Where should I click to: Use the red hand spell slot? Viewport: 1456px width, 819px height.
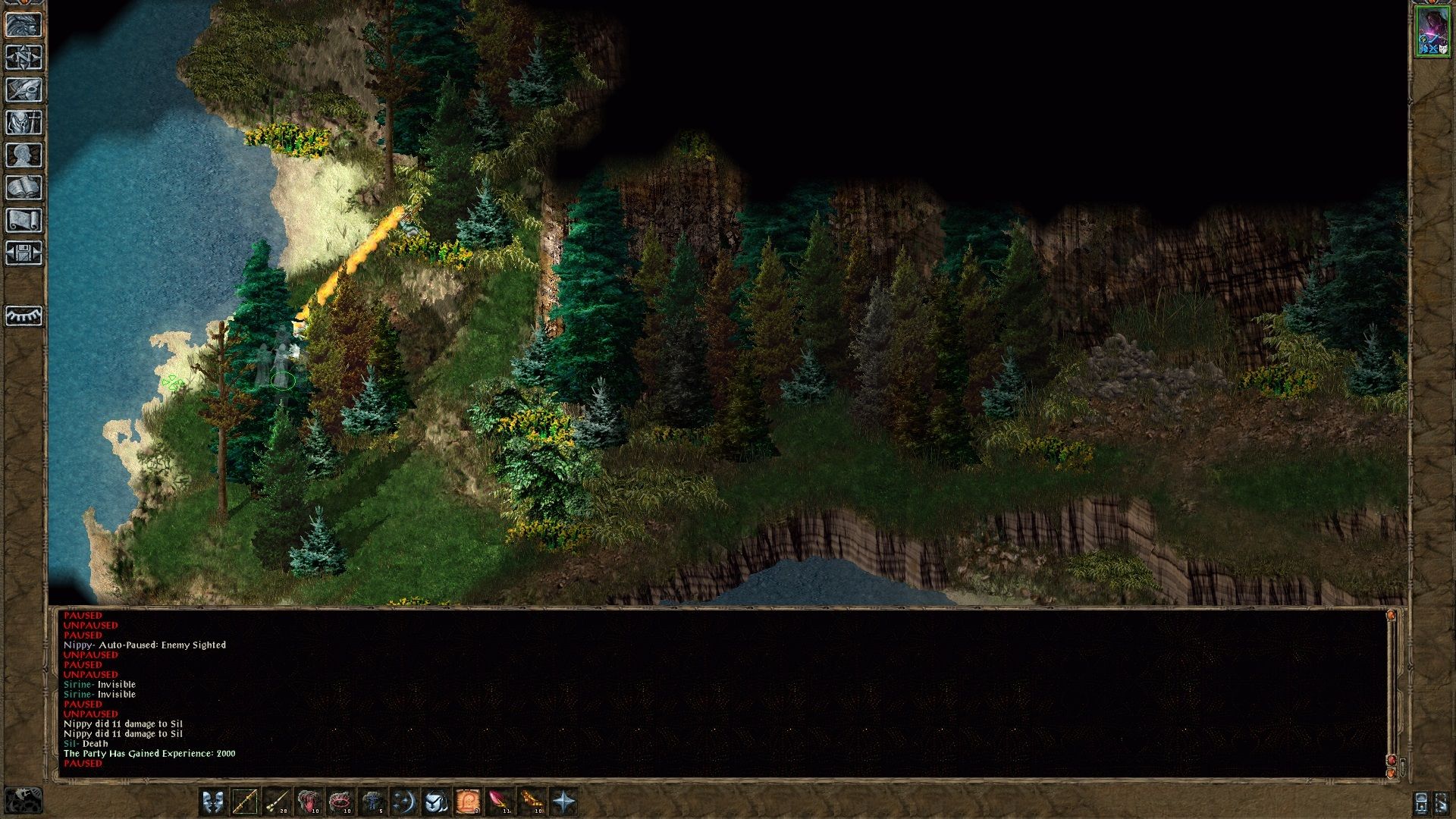pos(309,802)
